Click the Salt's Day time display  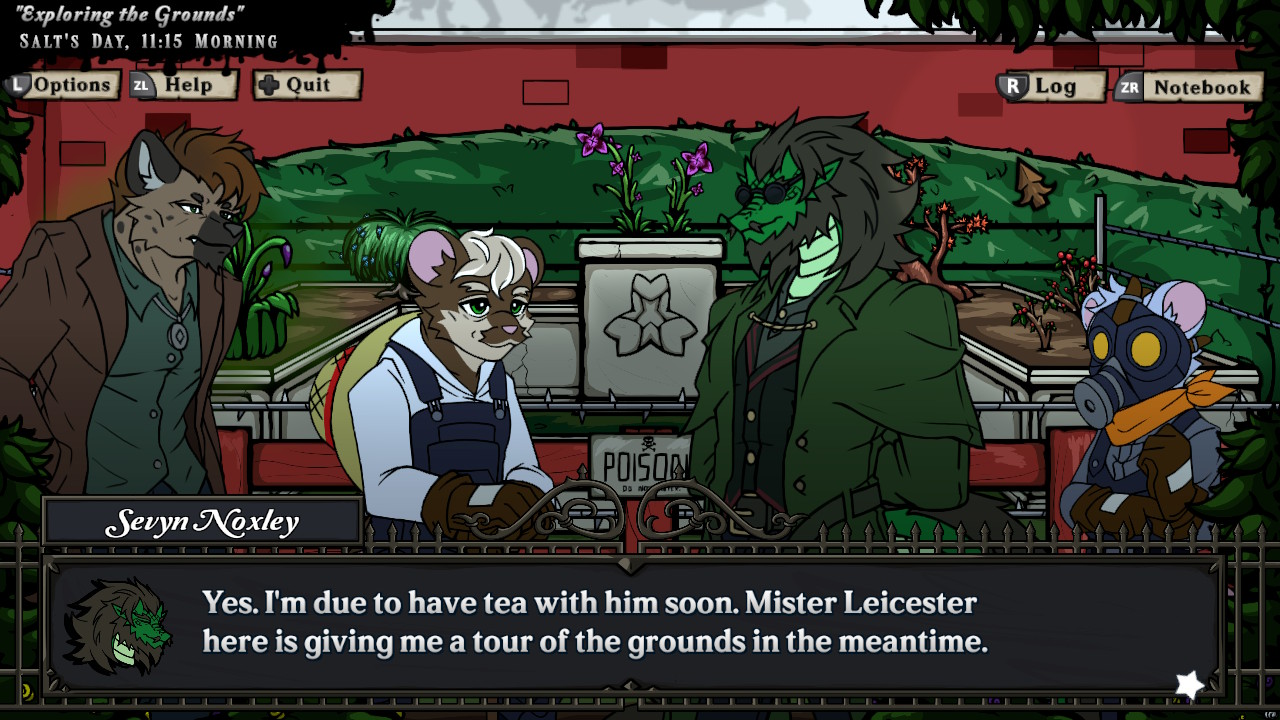click(145, 41)
